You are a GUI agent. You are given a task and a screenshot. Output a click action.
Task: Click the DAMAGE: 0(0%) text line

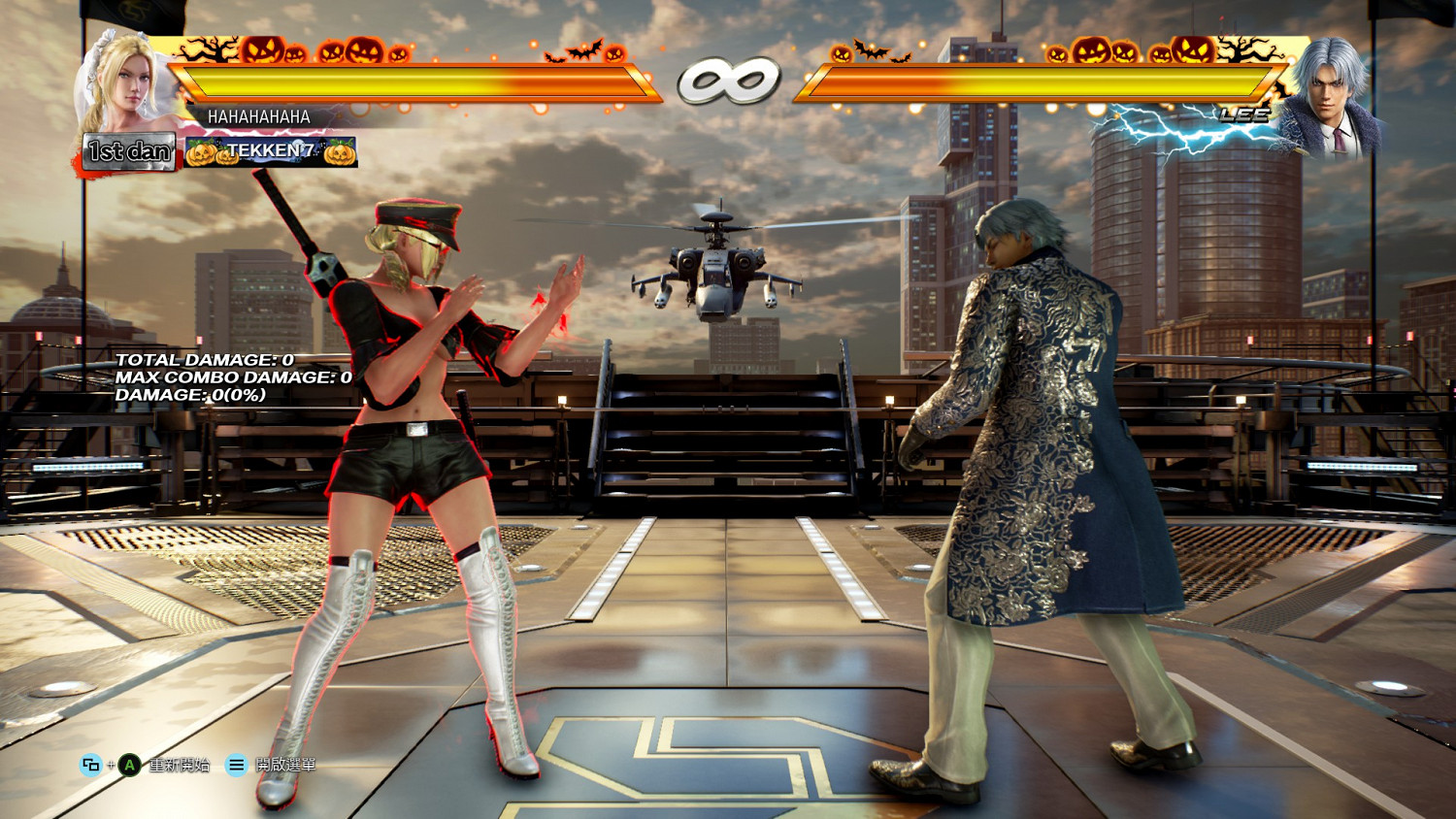pyautogui.click(x=190, y=396)
